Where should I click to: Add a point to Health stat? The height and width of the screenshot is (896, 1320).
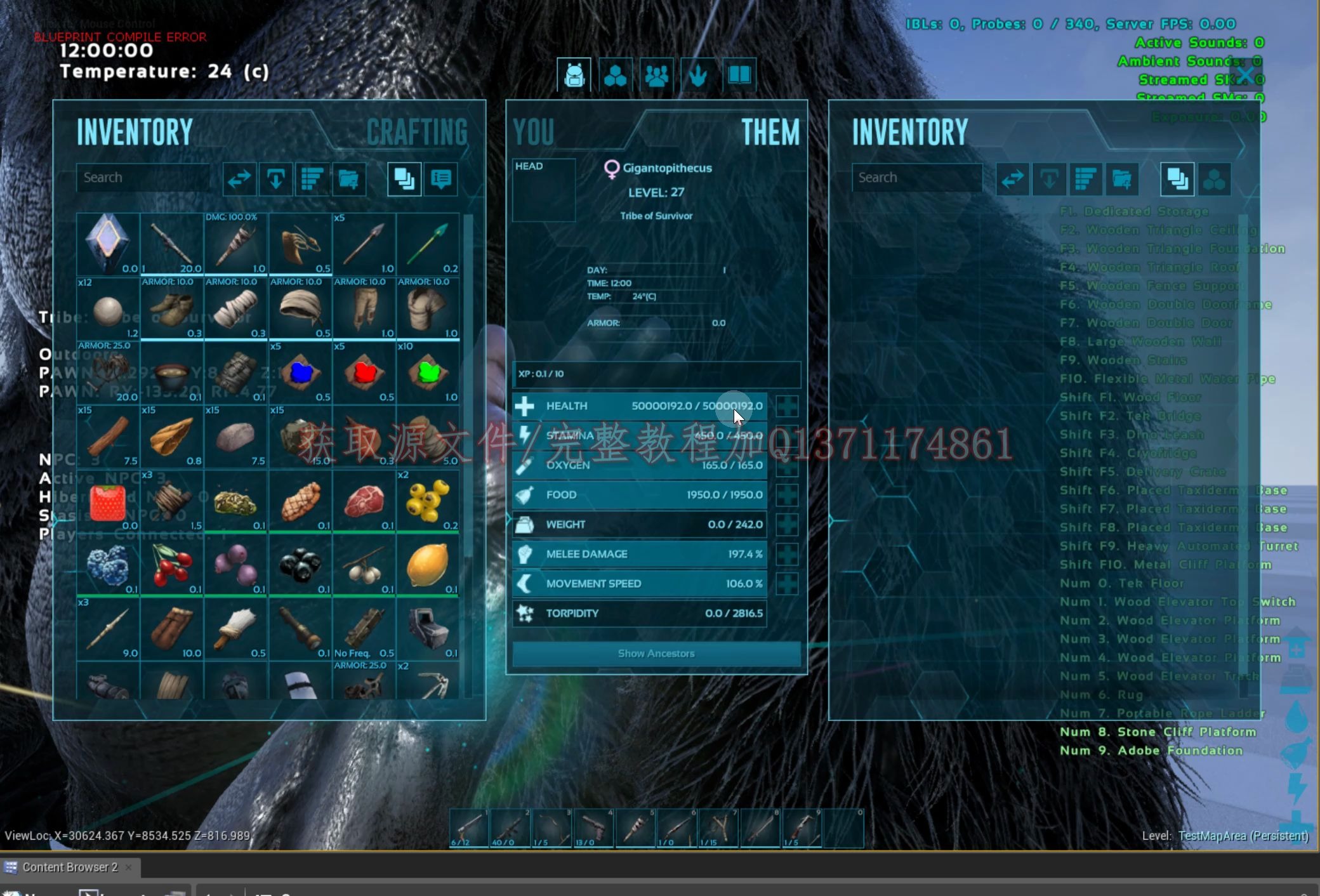(x=787, y=406)
